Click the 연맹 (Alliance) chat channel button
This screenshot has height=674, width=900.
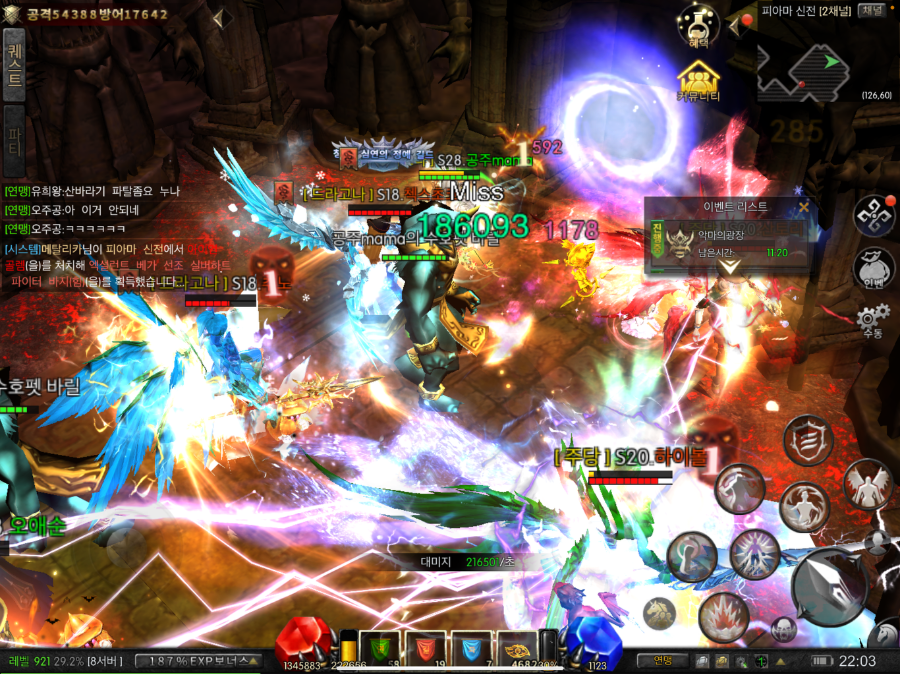point(662,660)
